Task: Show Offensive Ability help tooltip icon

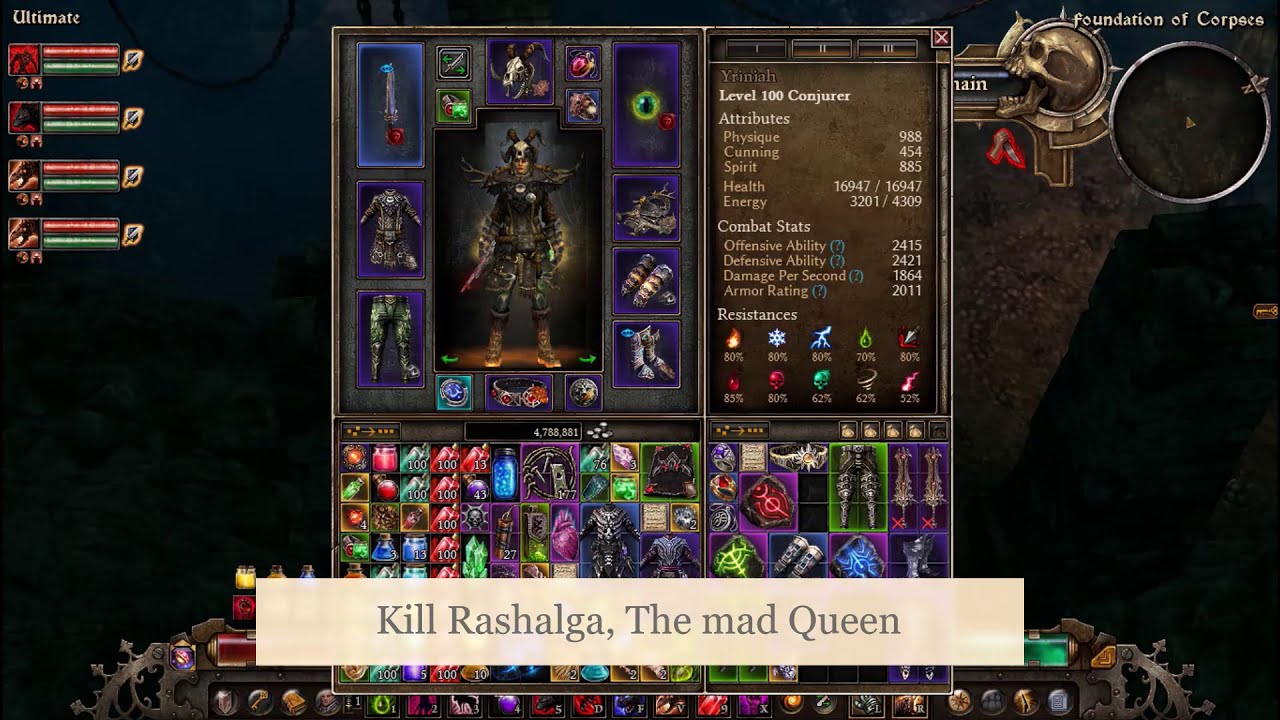Action: click(837, 246)
